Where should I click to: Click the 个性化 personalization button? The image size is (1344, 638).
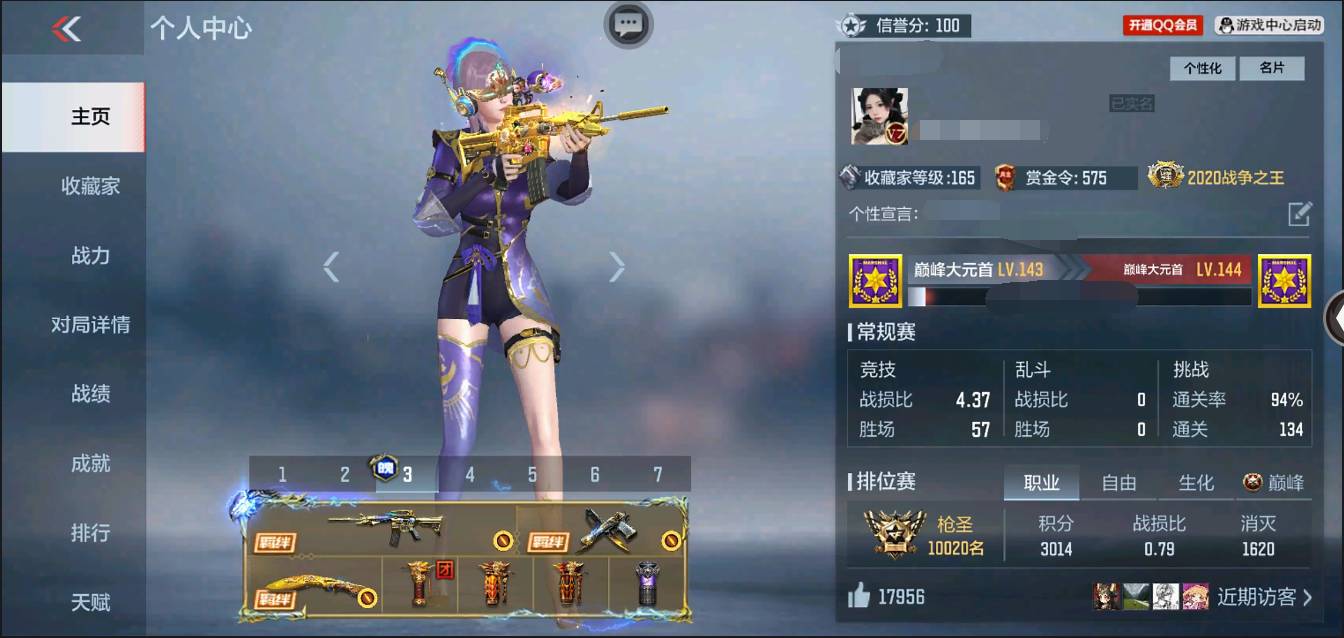[x=1202, y=68]
